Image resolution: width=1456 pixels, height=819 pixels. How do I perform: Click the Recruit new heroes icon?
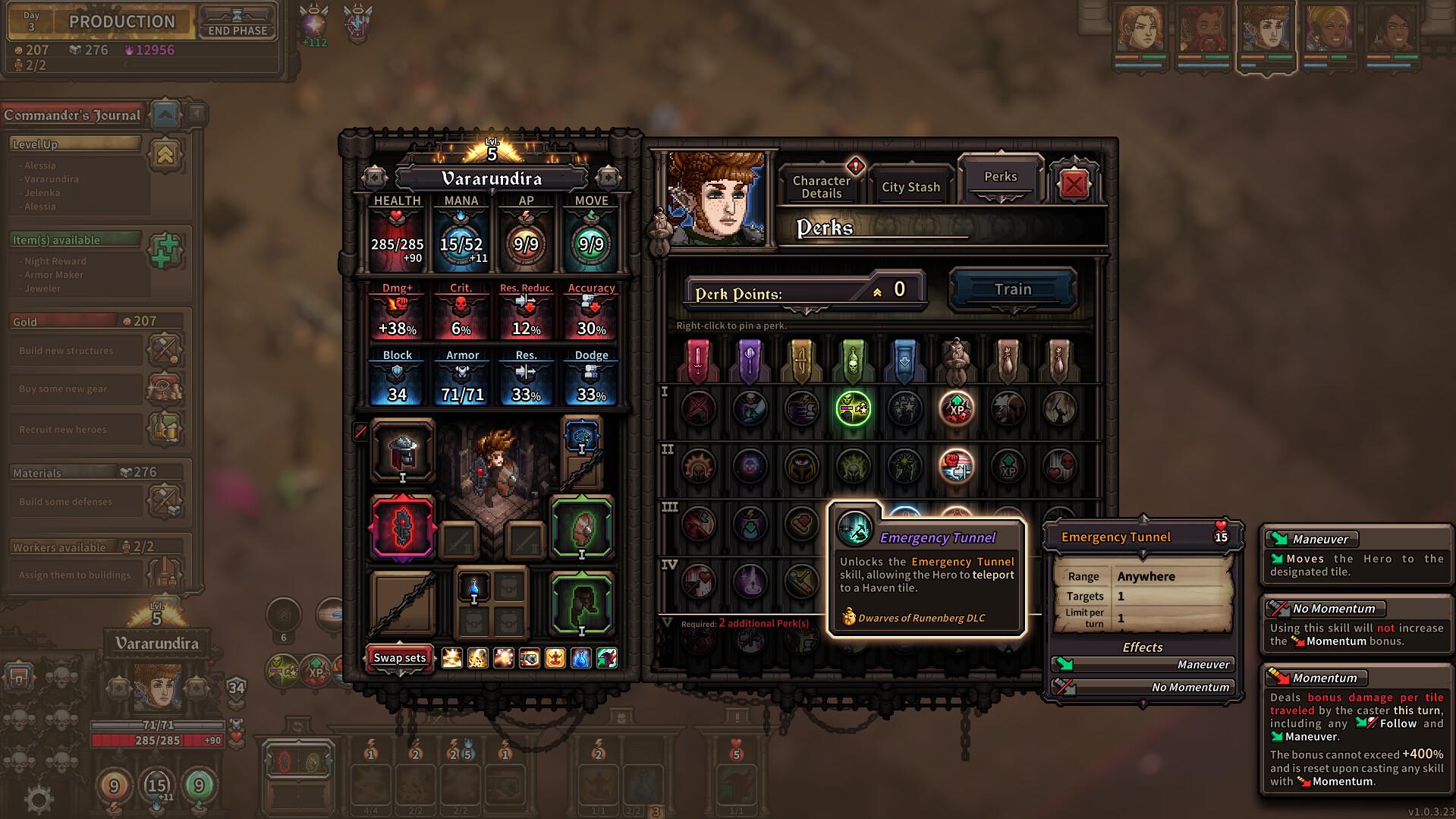tap(166, 429)
